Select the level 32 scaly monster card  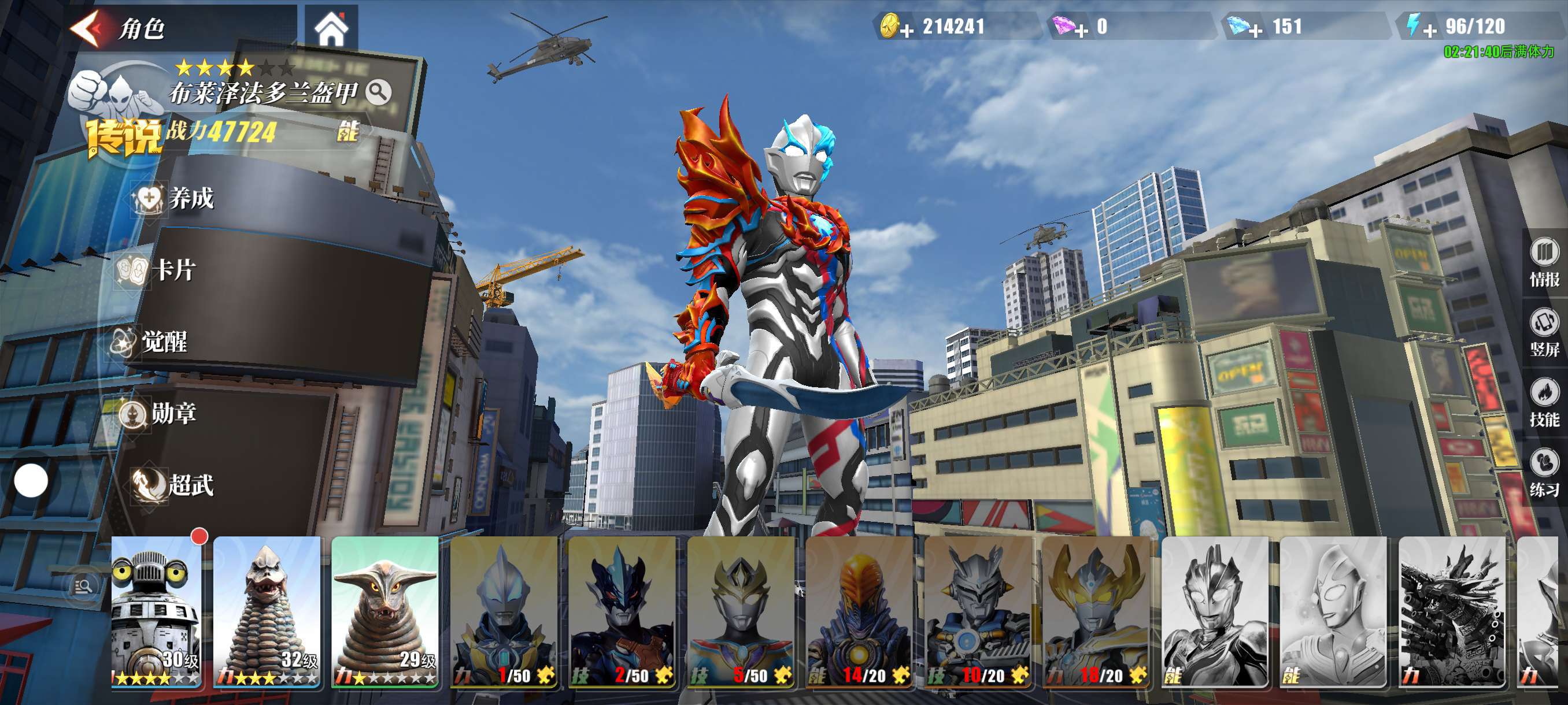(x=267, y=611)
